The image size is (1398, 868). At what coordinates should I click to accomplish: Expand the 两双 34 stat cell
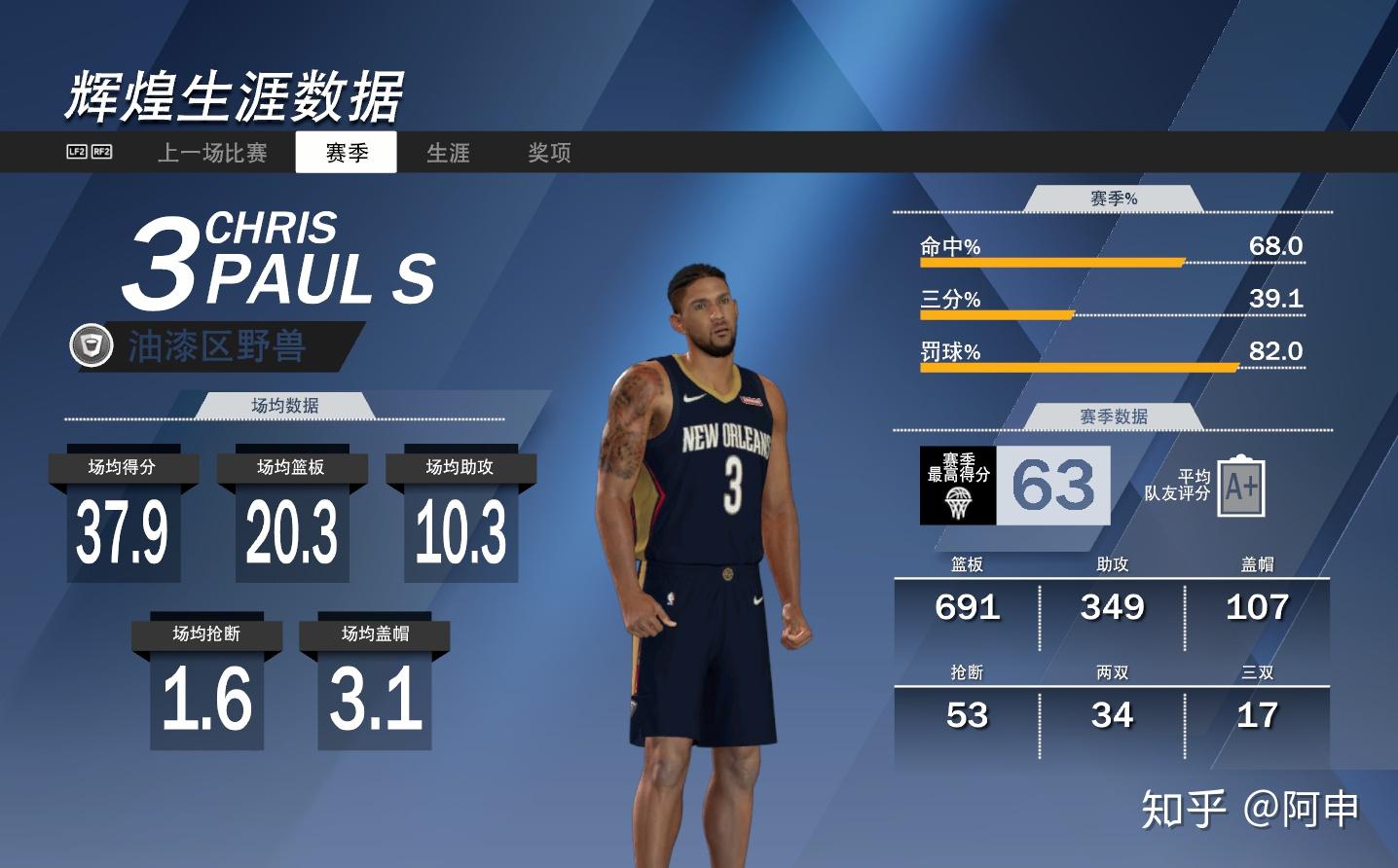(1114, 703)
